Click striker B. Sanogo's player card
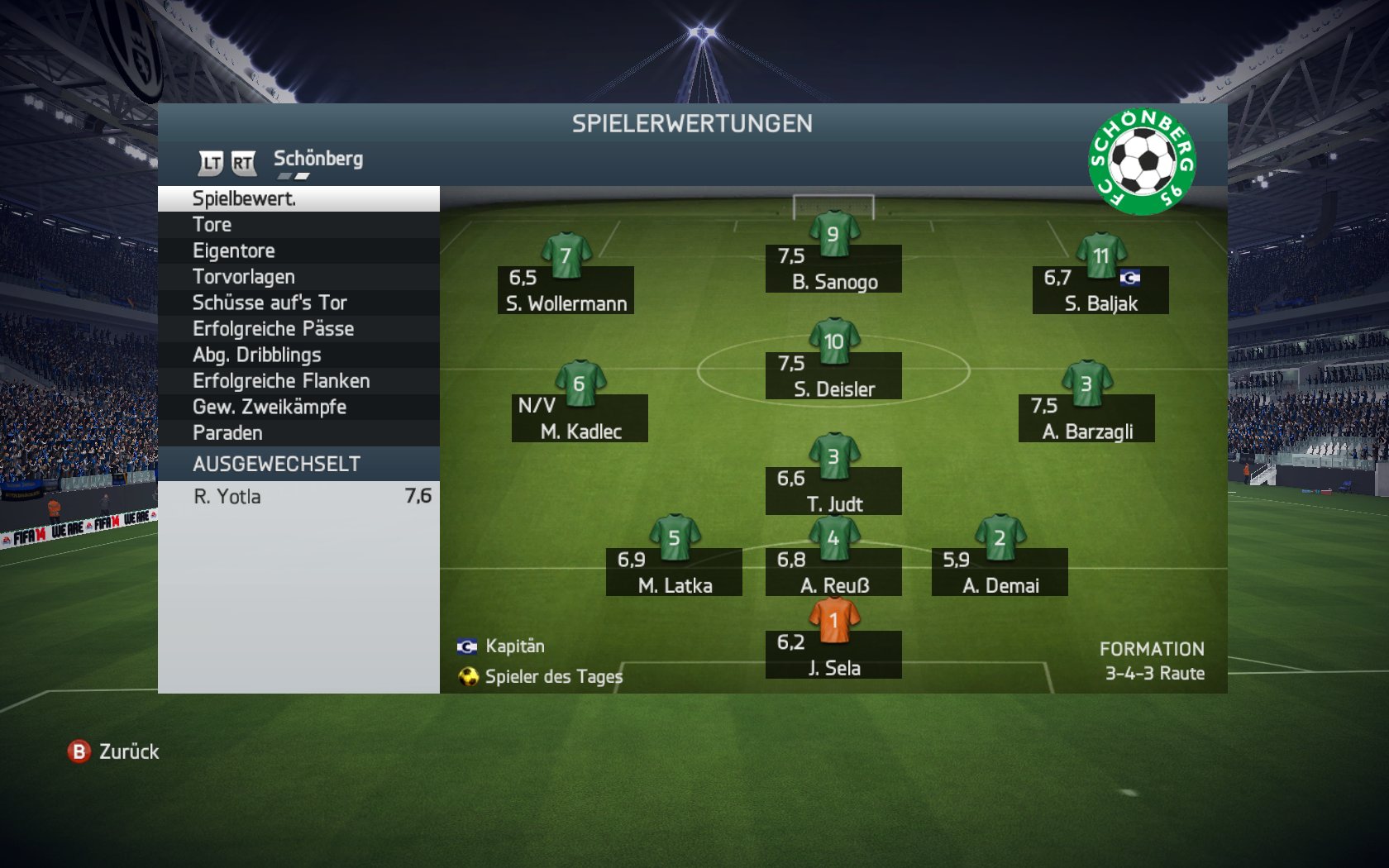The width and height of the screenshot is (1389, 868). (833, 269)
